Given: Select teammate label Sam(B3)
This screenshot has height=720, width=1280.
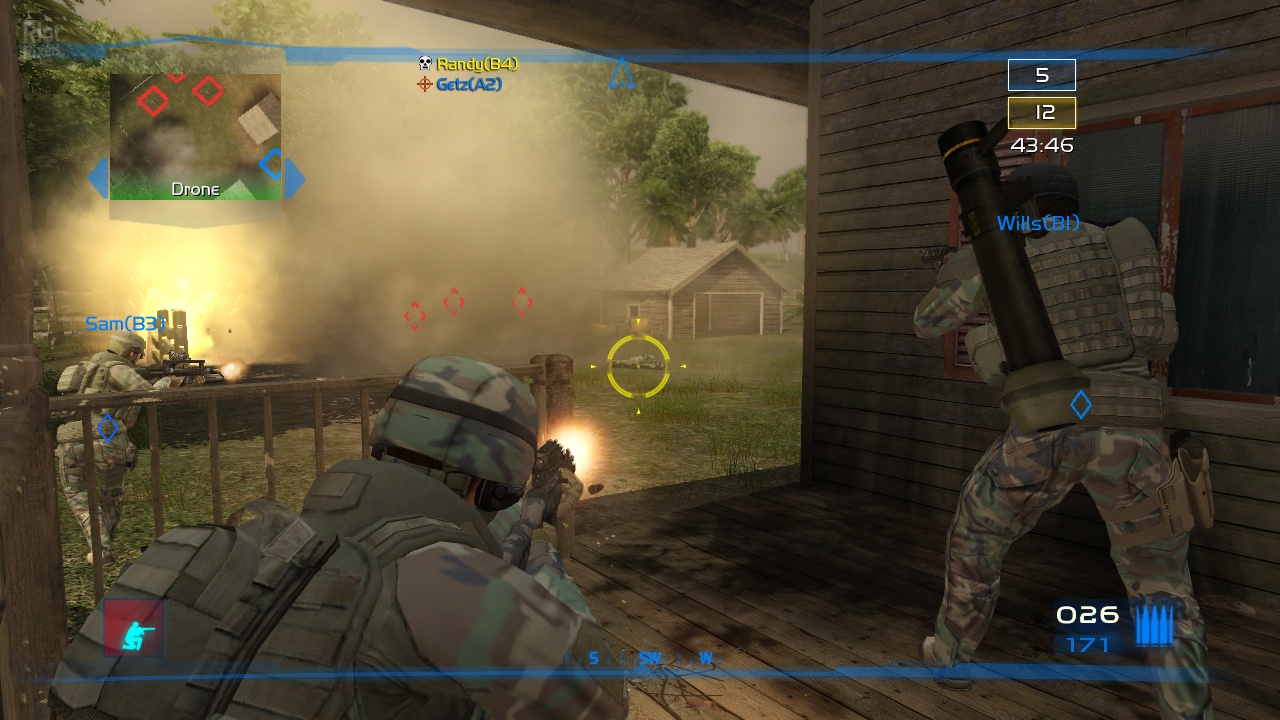Looking at the screenshot, I should pyautogui.click(x=124, y=324).
